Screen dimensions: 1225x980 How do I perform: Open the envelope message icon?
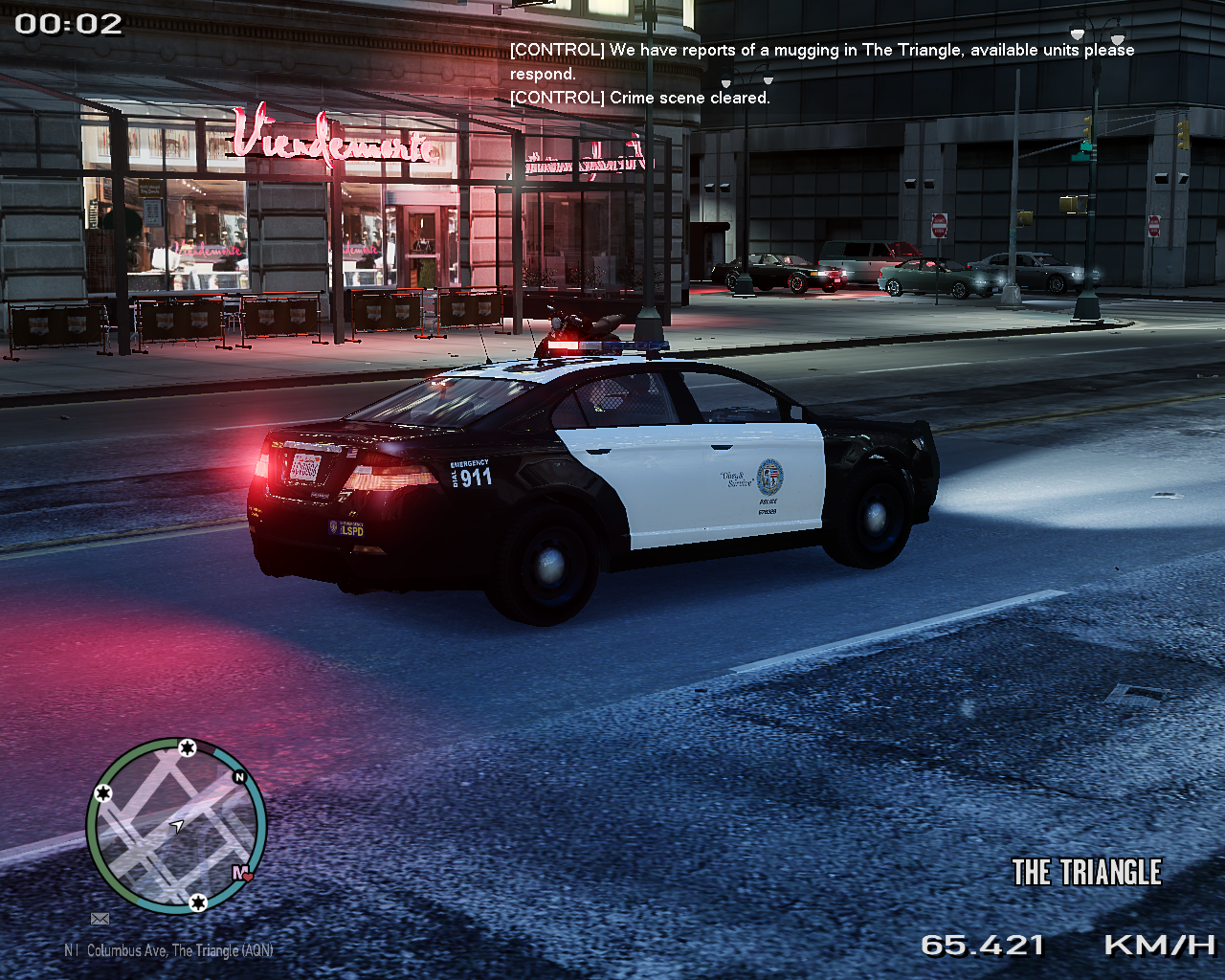(x=100, y=919)
